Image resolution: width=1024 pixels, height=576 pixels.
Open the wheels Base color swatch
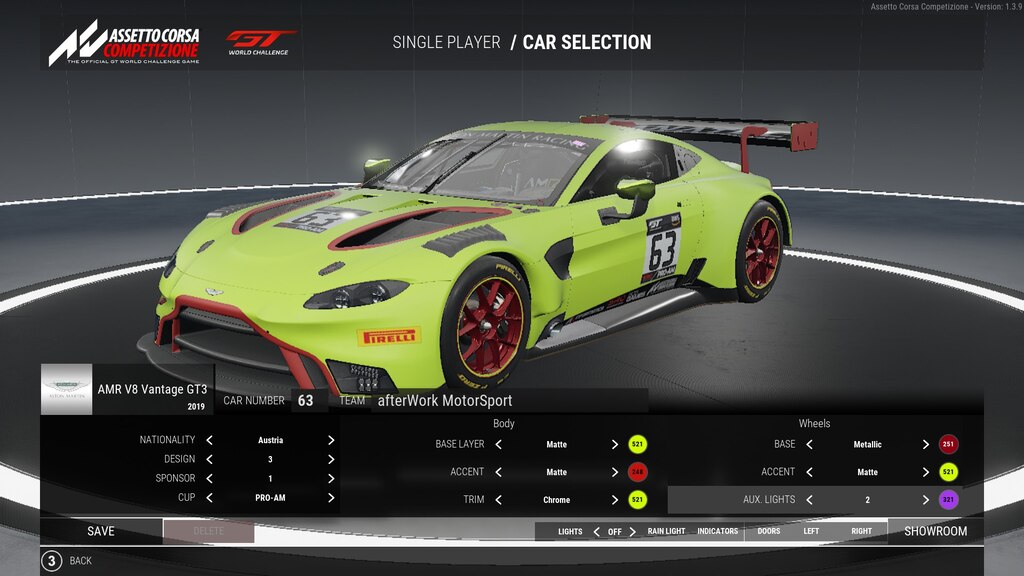(948, 444)
